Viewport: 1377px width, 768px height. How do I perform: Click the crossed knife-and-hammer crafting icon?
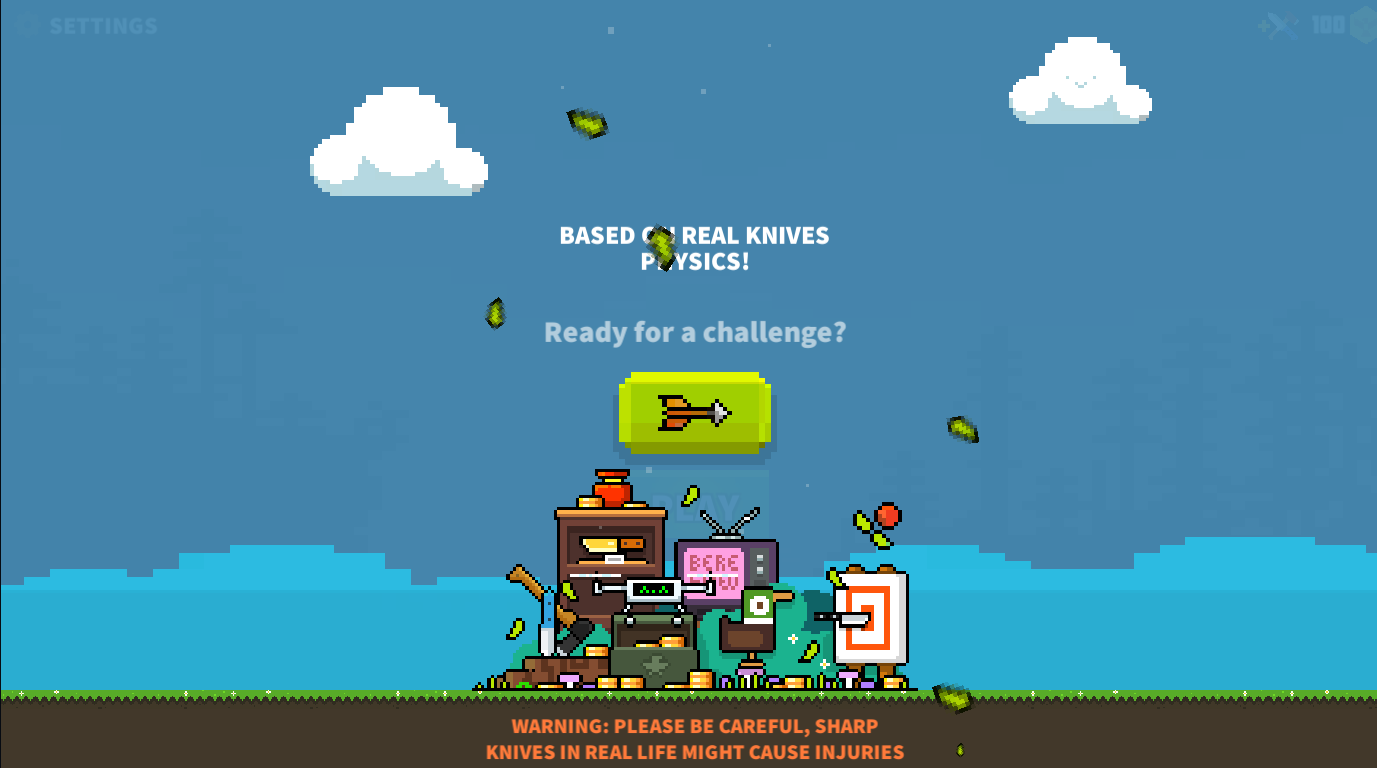point(1284,25)
